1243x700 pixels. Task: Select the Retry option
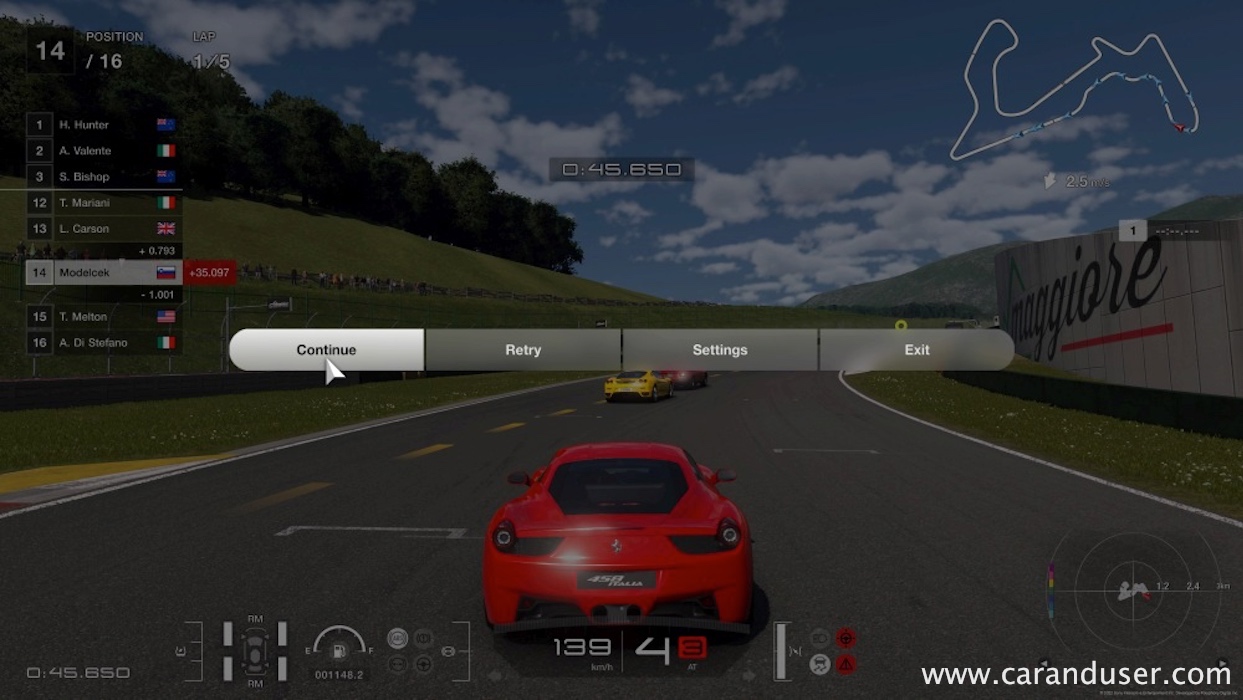[x=523, y=350]
